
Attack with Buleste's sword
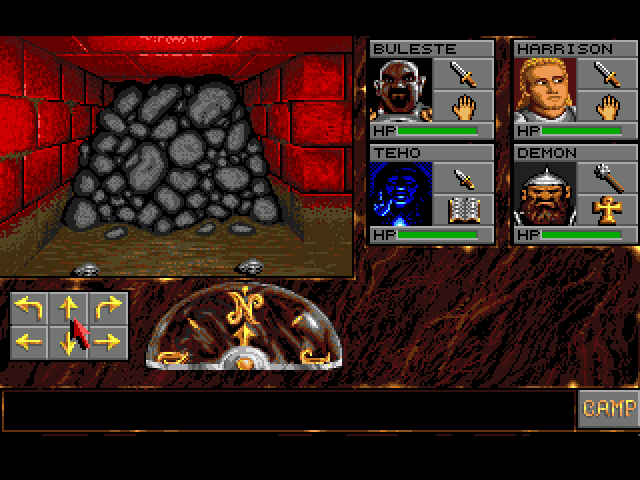coord(461,73)
